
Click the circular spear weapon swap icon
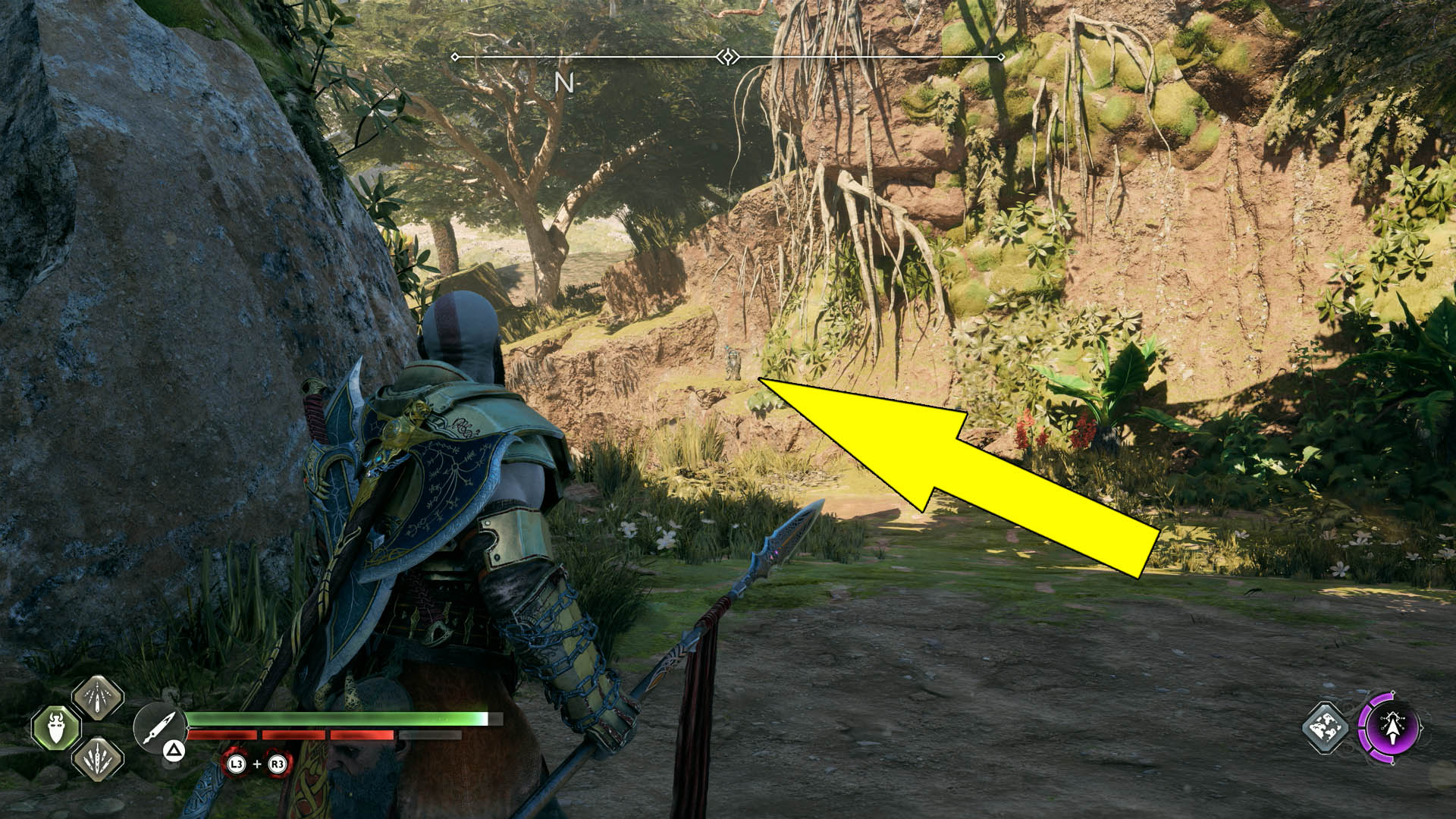click(159, 724)
